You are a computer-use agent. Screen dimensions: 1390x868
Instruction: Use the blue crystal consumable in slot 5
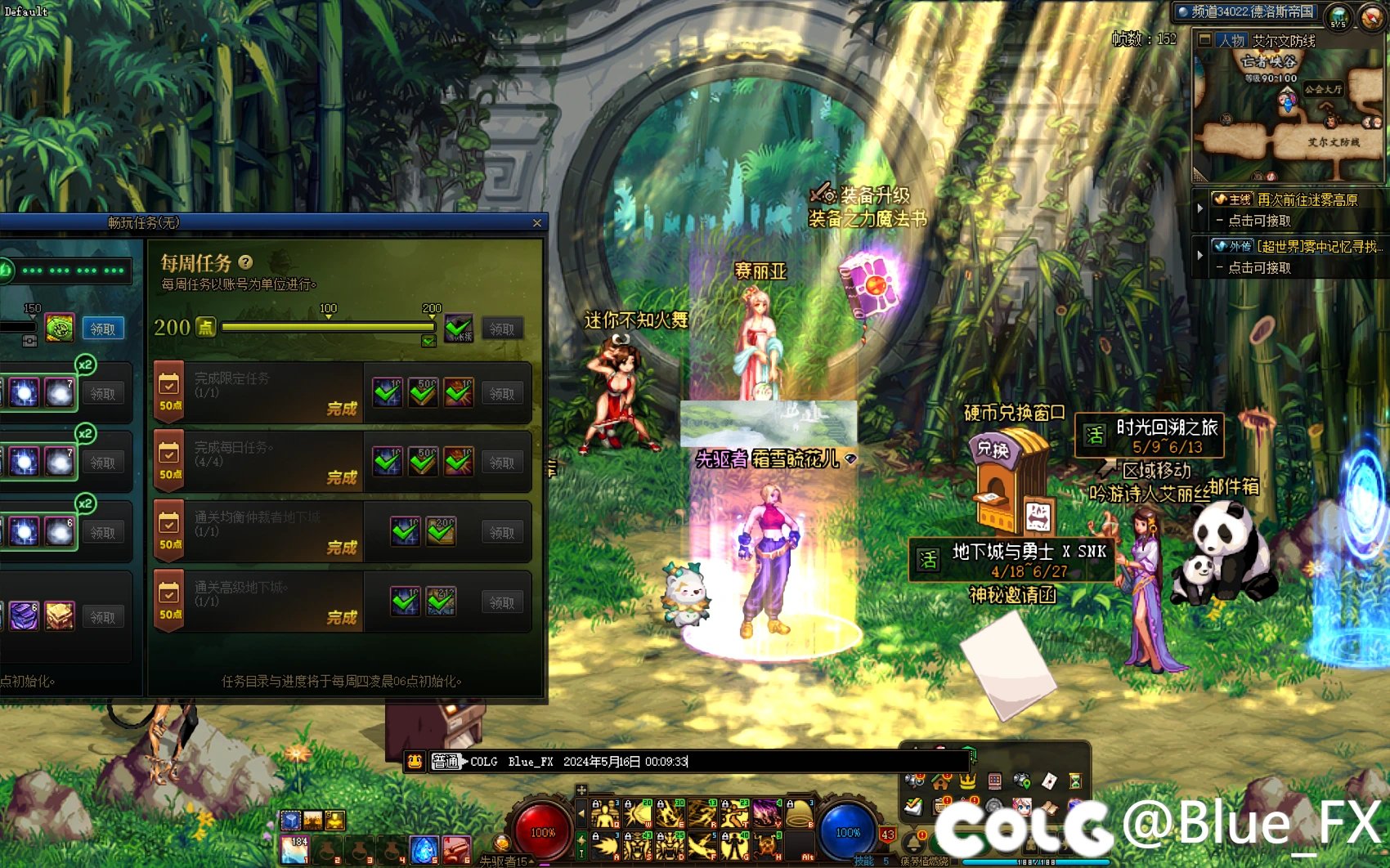(x=423, y=850)
